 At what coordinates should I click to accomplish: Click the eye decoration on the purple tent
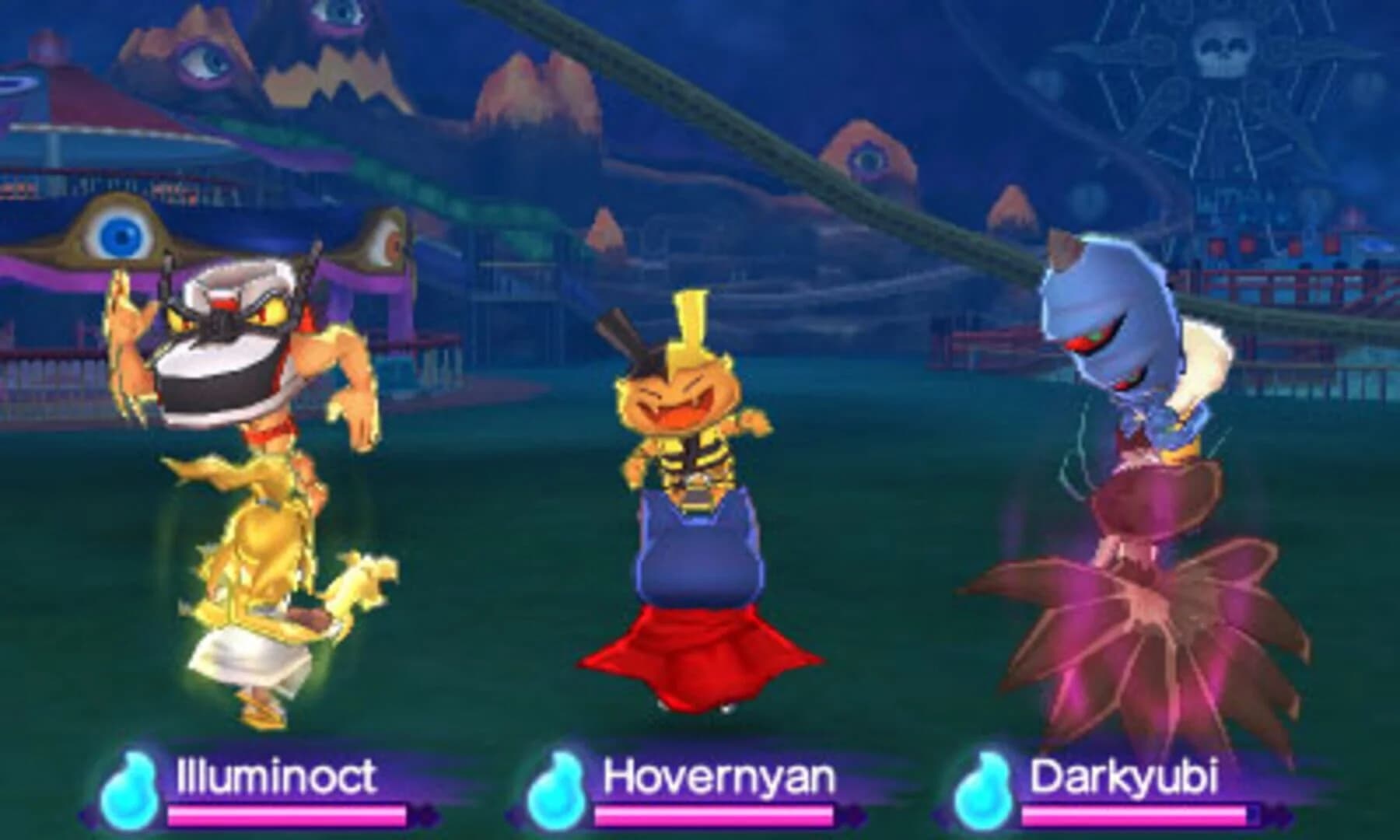click(385, 245)
